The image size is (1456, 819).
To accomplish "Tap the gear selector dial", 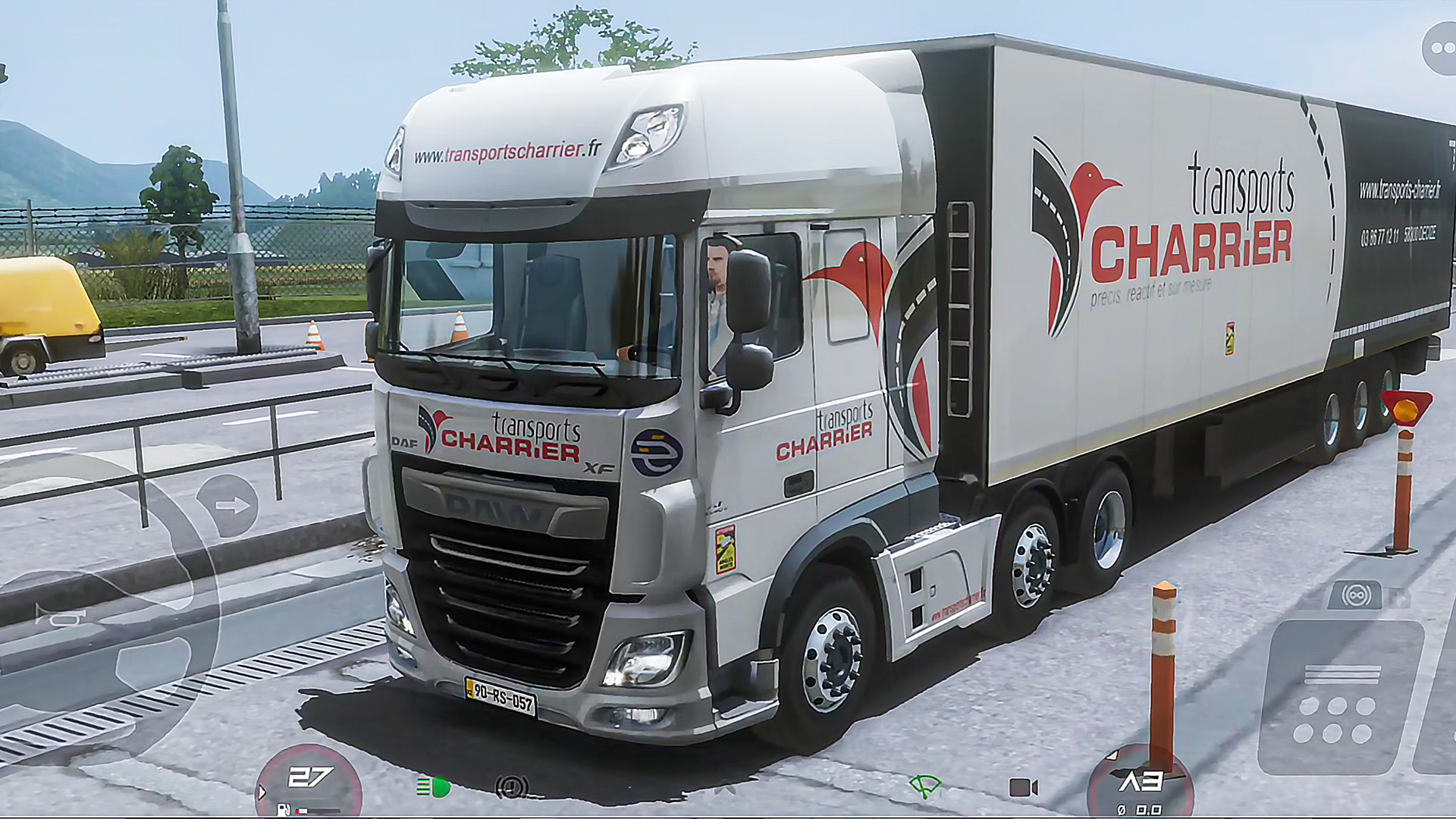I will point(1140,785).
